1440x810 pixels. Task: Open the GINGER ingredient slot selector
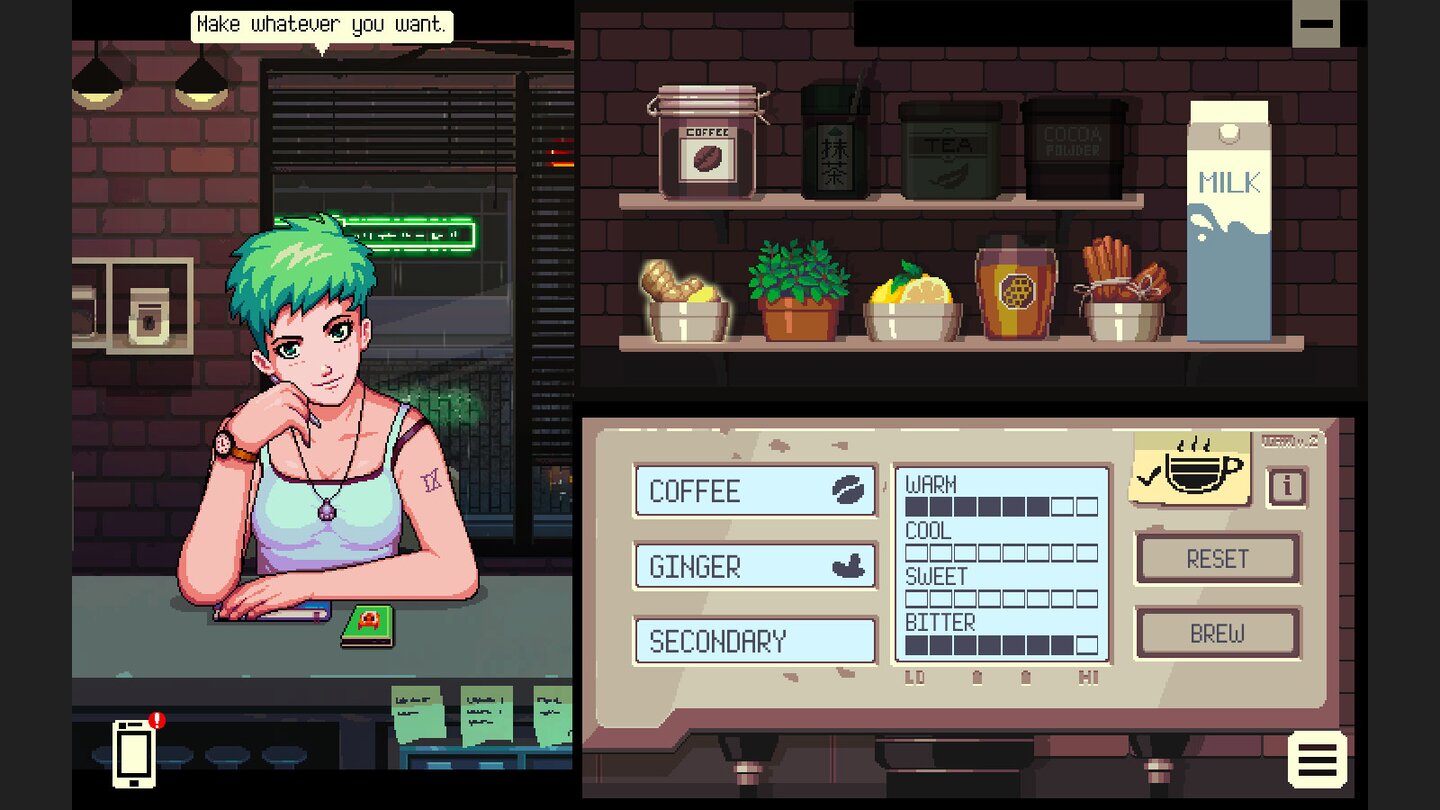(x=755, y=566)
